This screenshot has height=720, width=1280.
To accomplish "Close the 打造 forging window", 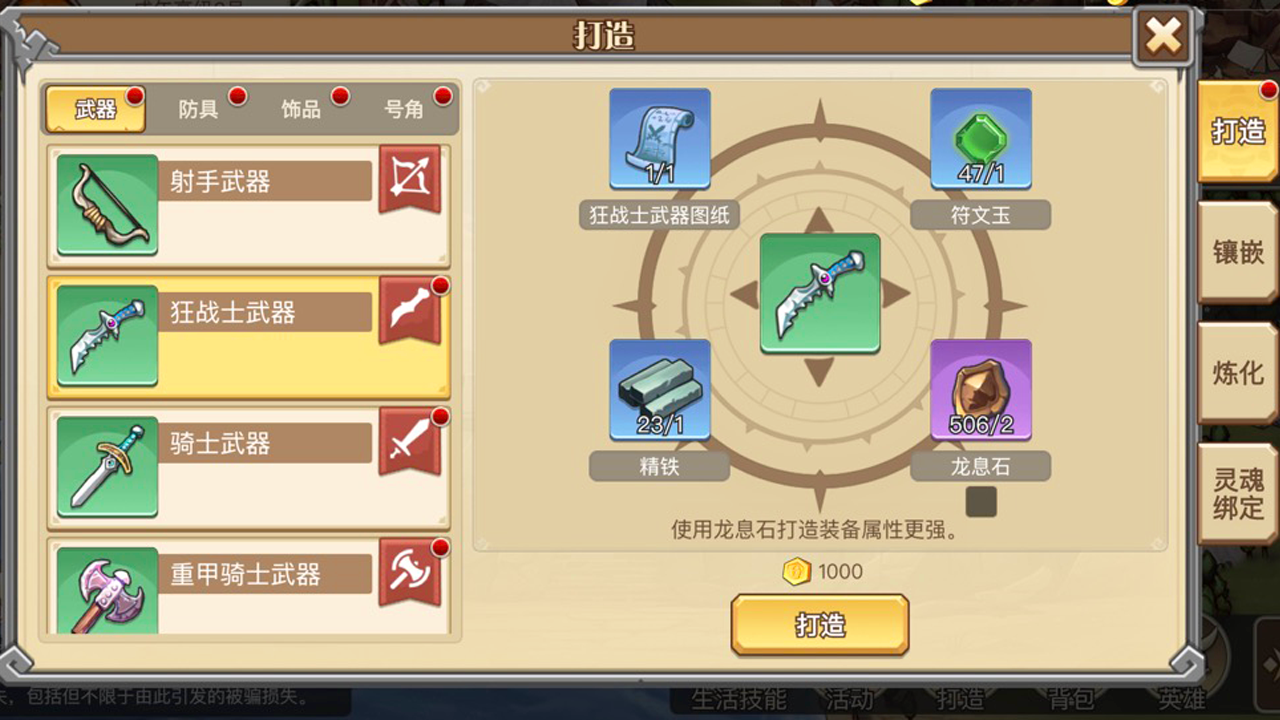I will point(1163,38).
